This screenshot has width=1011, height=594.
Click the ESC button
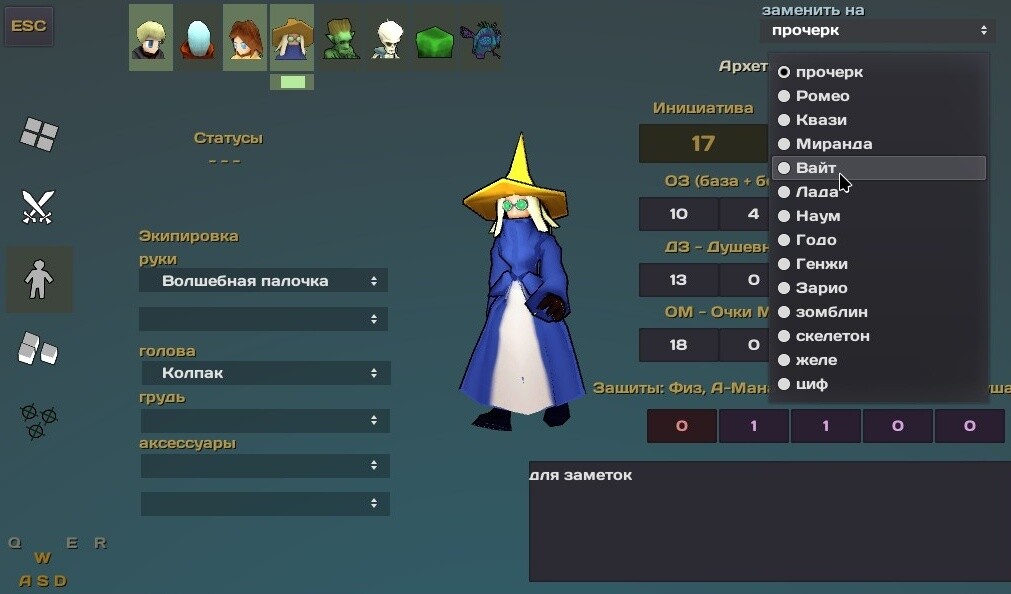tap(29, 26)
